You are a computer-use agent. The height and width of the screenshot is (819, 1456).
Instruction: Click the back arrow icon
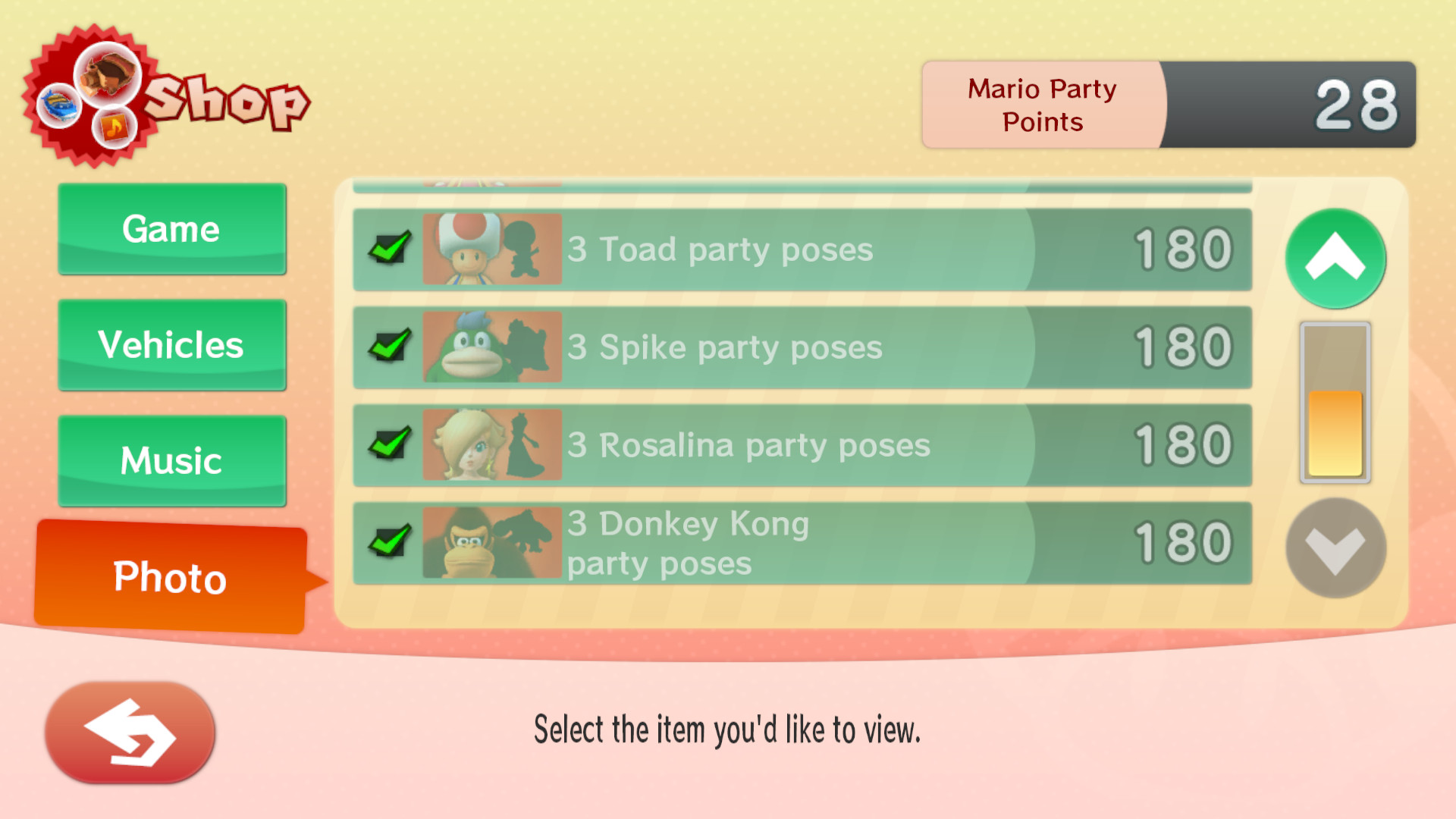[129, 732]
